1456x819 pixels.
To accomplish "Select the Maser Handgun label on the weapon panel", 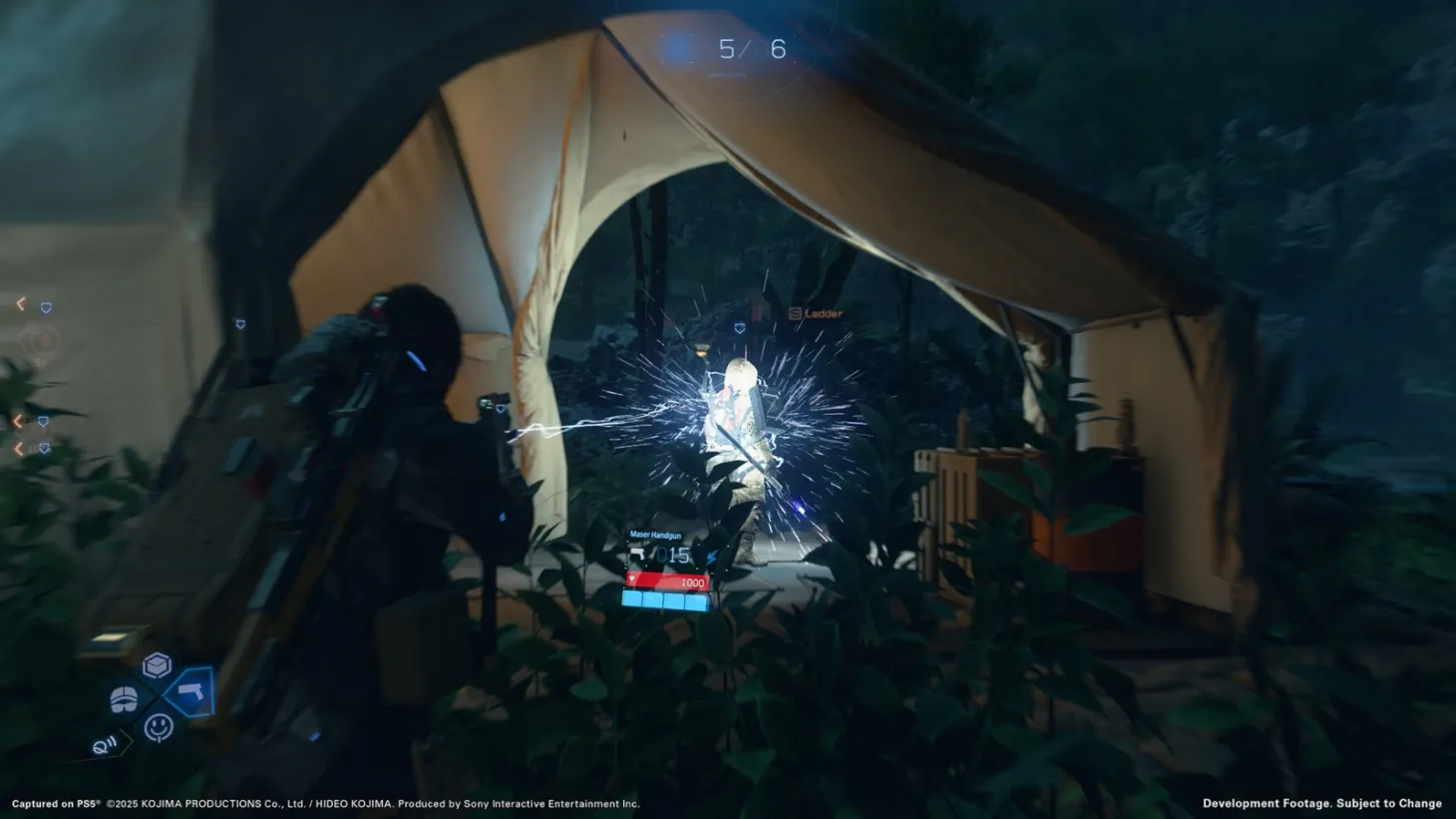I will 655,535.
